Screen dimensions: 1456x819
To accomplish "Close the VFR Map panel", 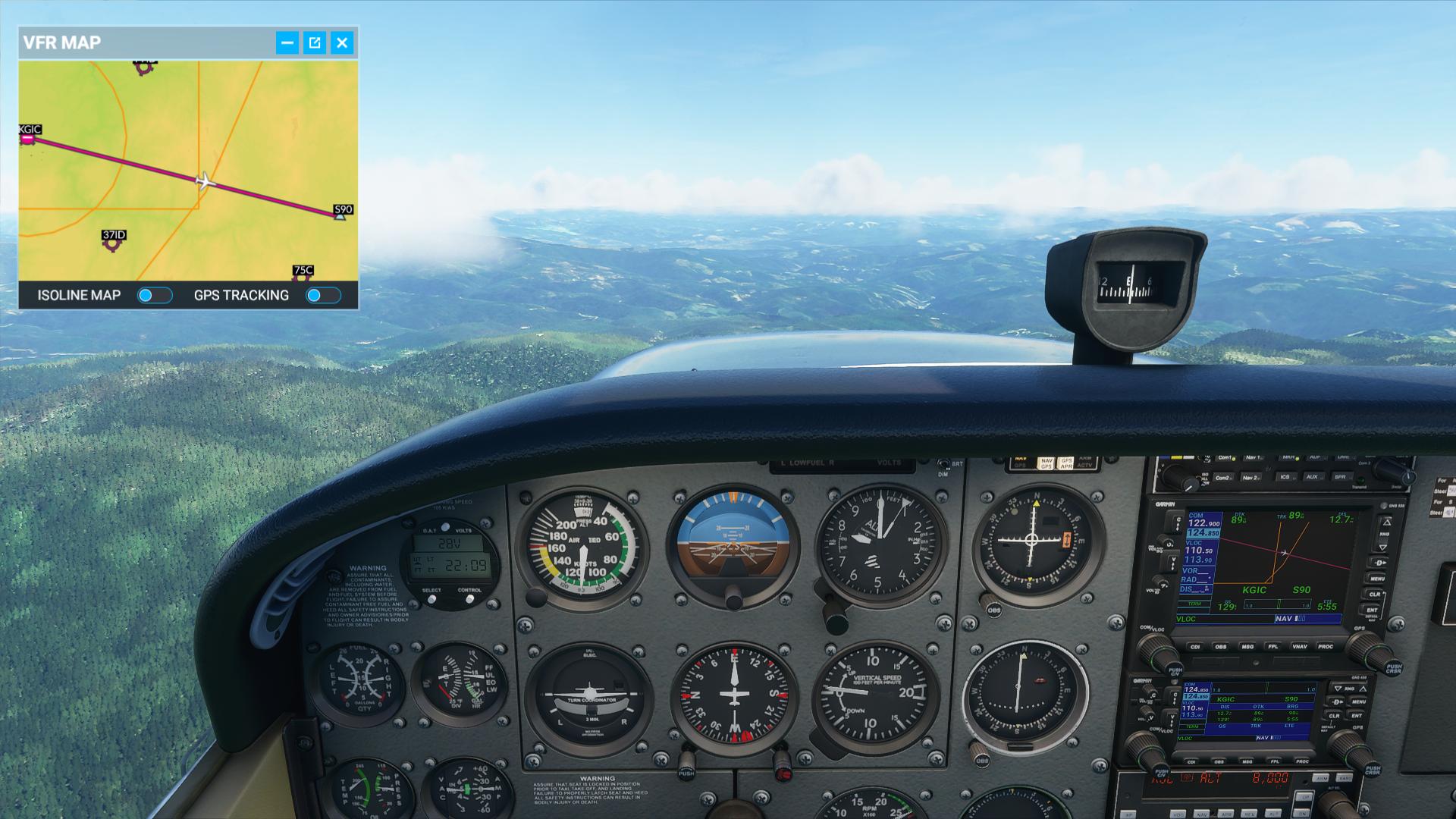I will tap(343, 42).
